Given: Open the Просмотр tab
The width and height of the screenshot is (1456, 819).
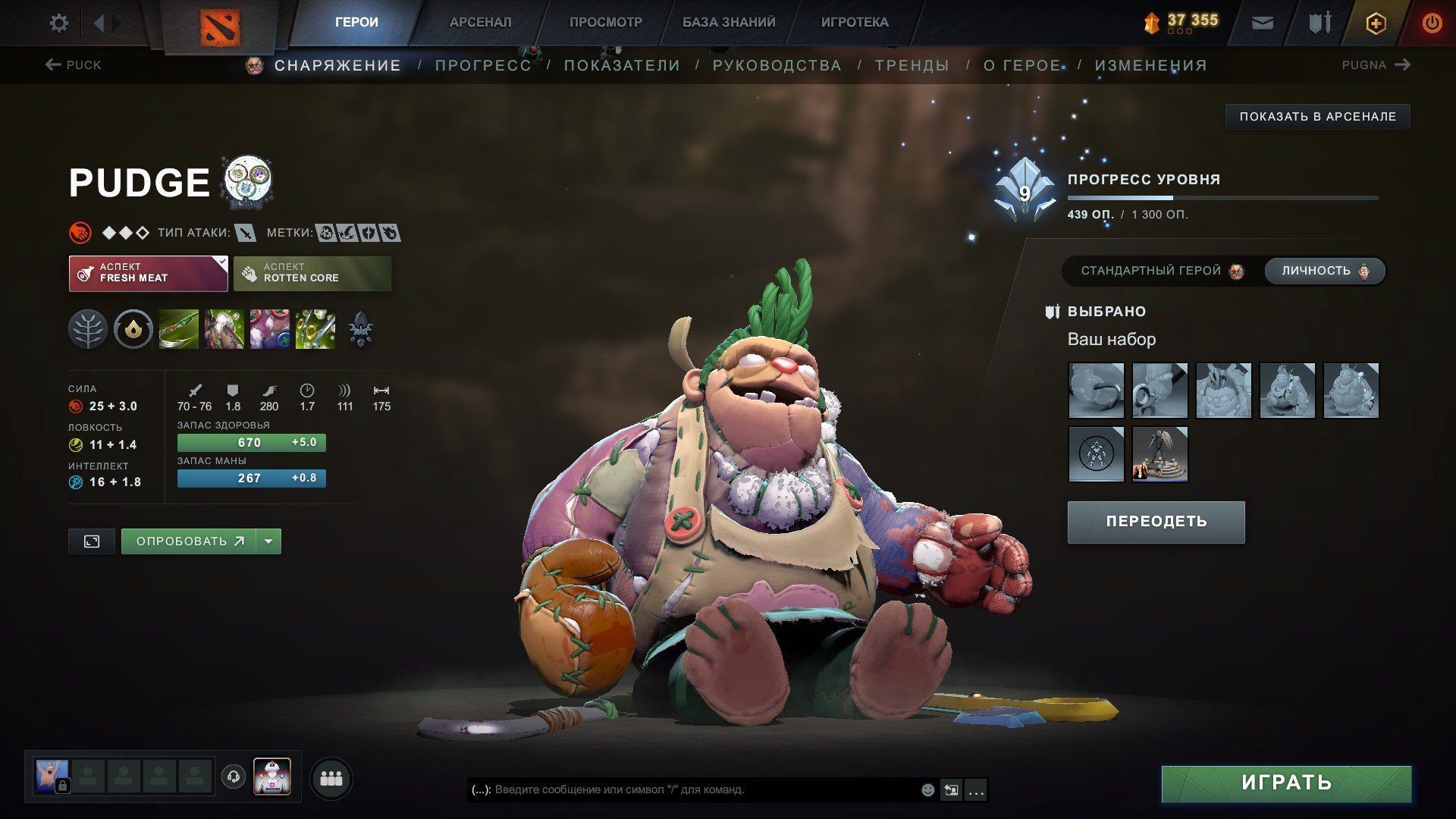Looking at the screenshot, I should click(x=605, y=23).
